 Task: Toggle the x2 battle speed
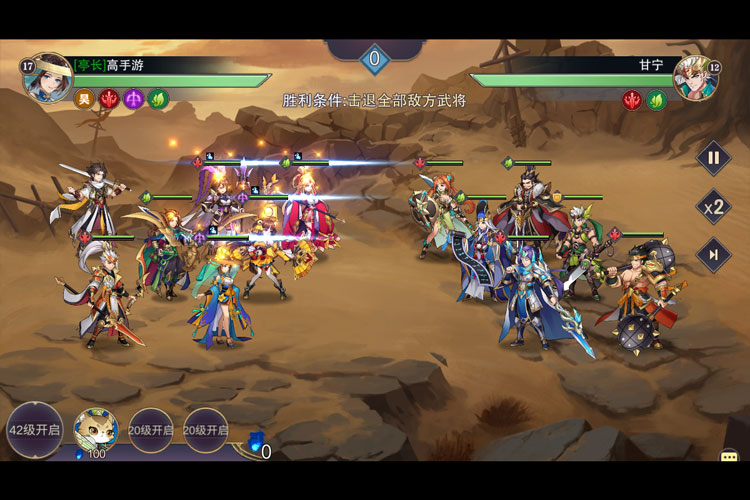coord(713,207)
